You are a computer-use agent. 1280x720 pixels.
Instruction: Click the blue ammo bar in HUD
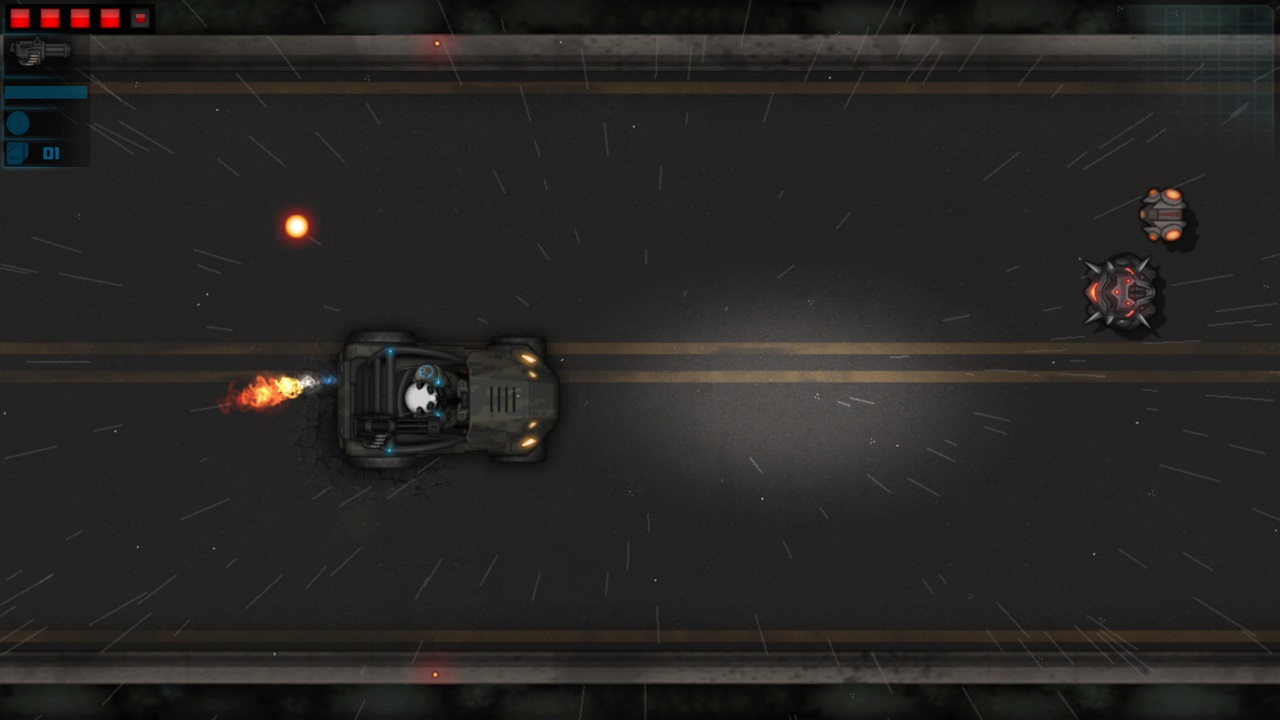click(x=45, y=91)
